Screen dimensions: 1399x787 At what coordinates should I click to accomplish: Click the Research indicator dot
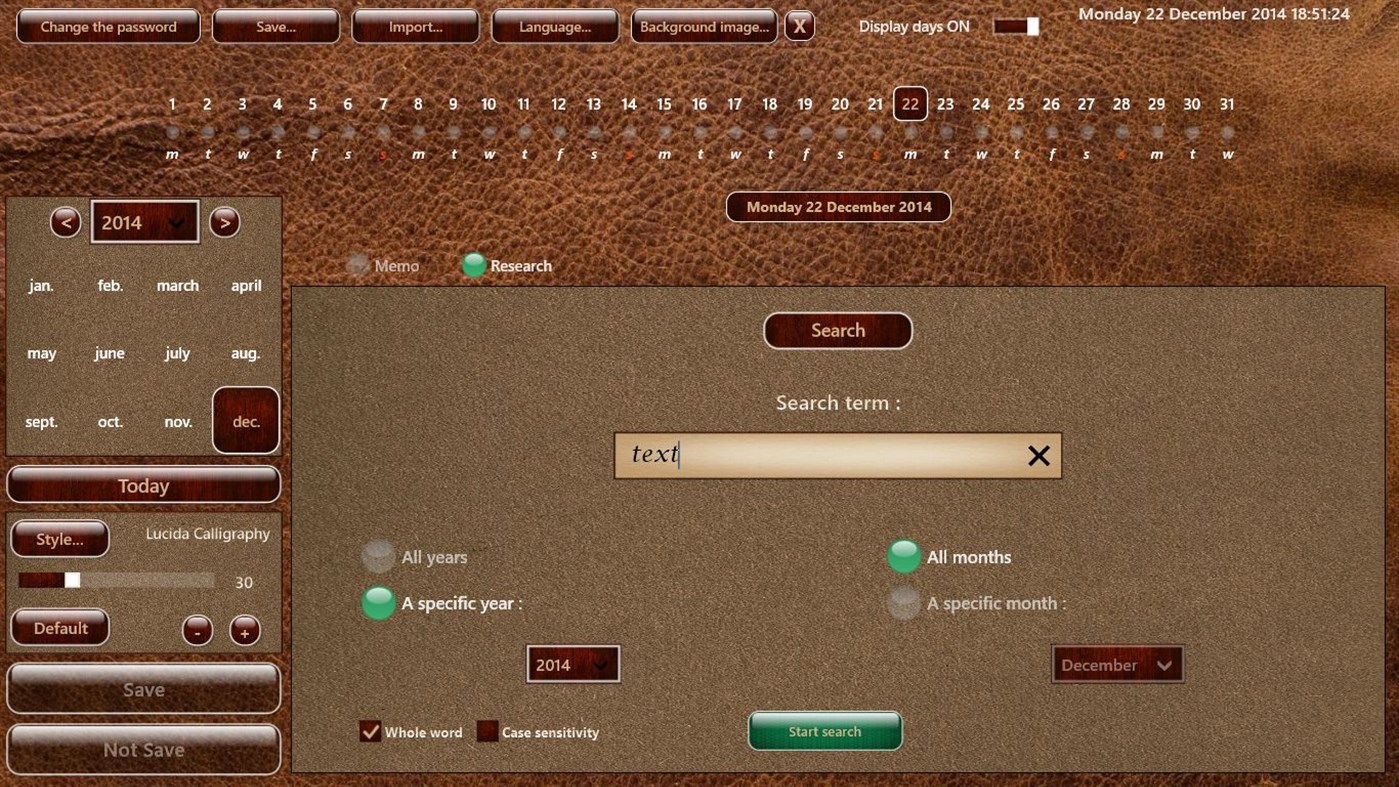click(472, 265)
